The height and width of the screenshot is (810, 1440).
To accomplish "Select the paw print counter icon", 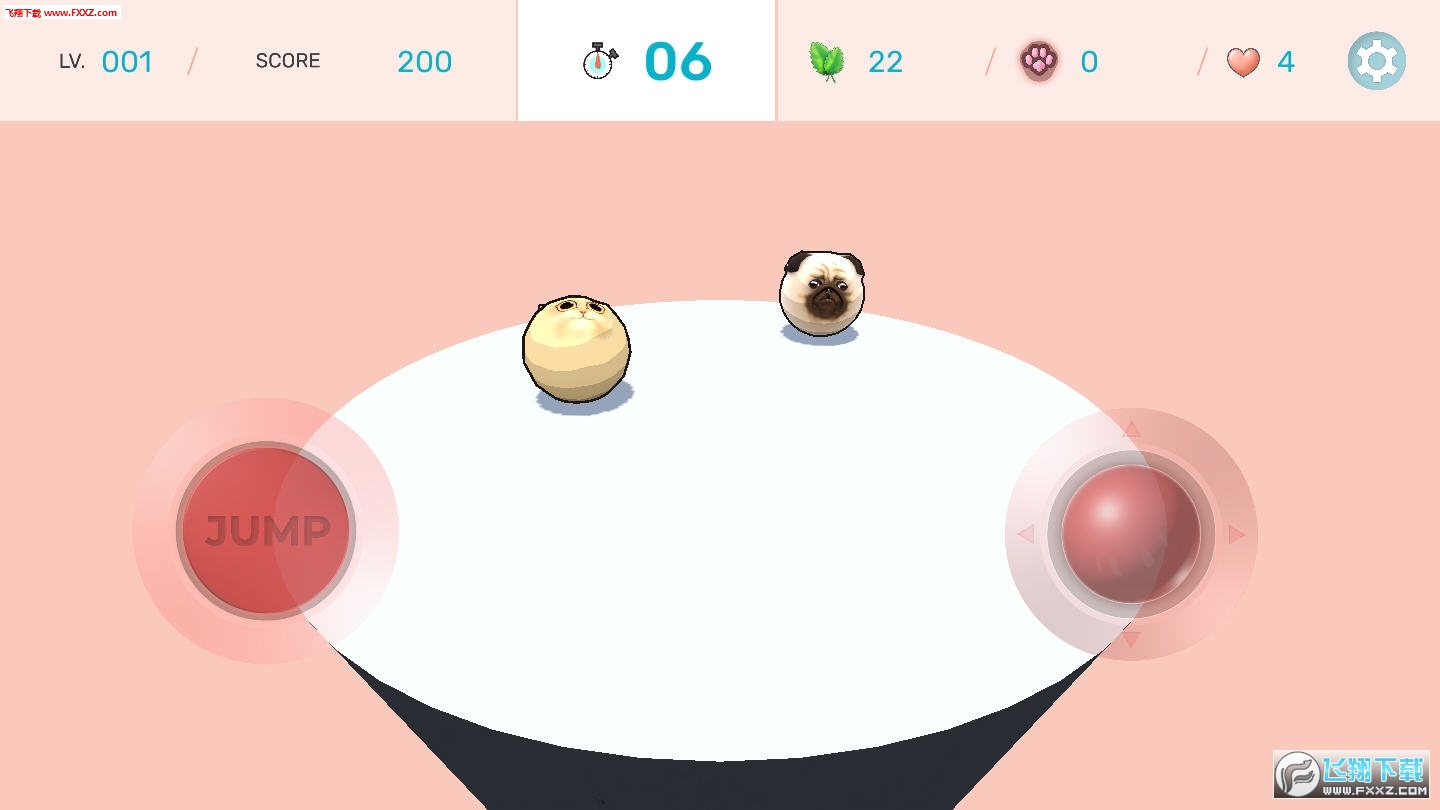I will [x=1040, y=61].
